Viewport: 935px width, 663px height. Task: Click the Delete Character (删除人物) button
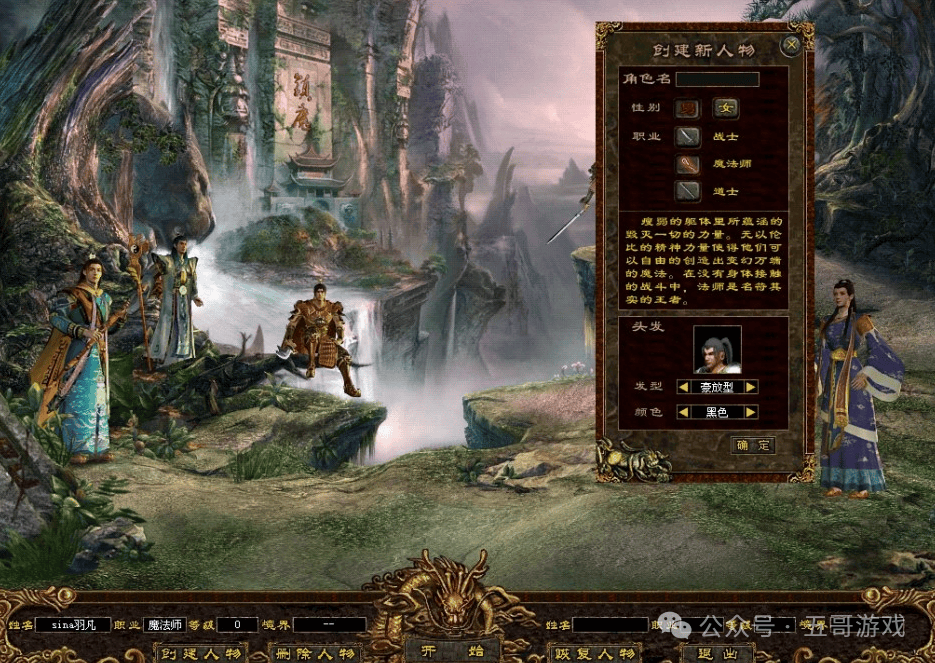click(316, 654)
